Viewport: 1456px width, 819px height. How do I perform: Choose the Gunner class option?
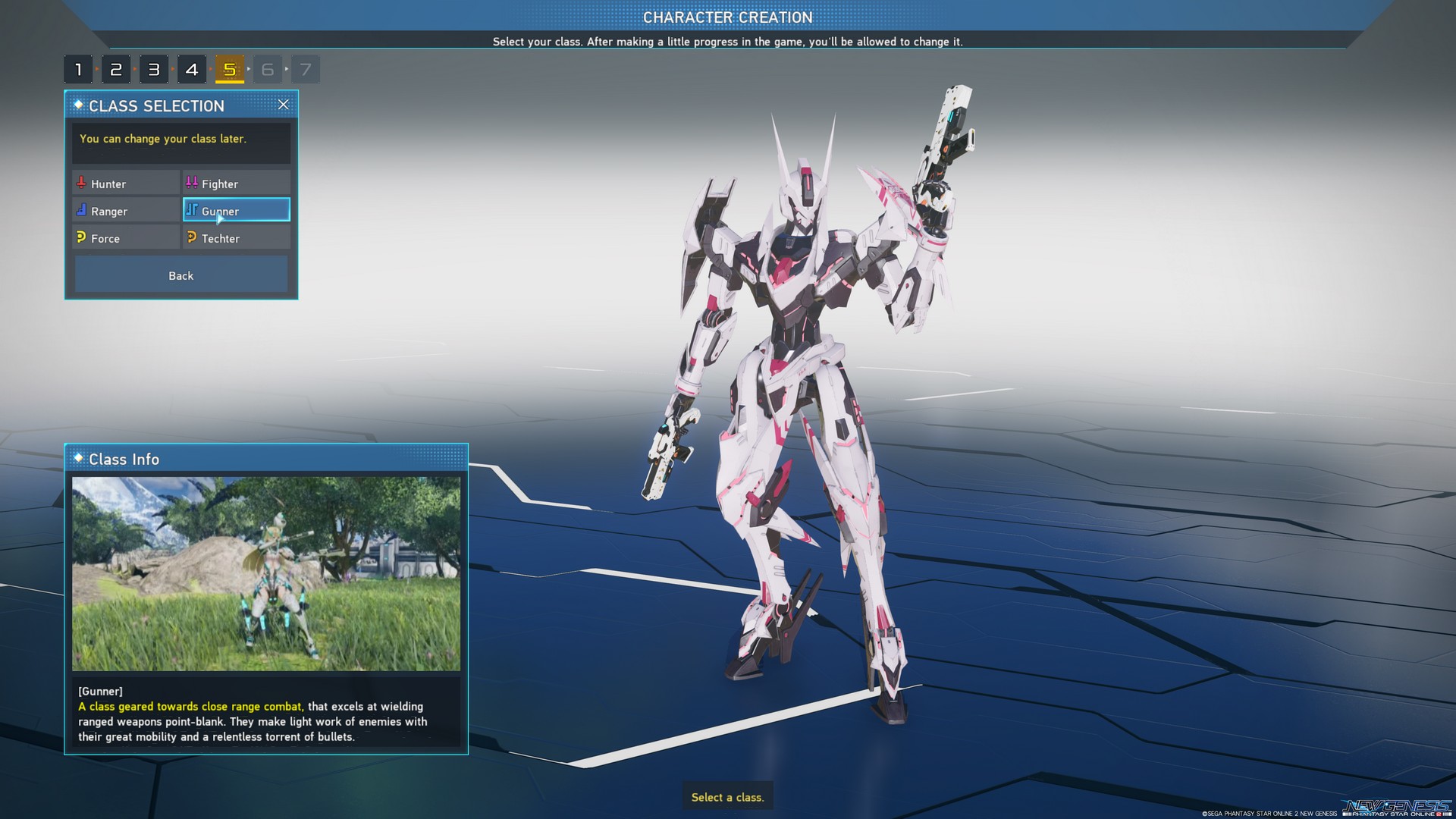(236, 209)
